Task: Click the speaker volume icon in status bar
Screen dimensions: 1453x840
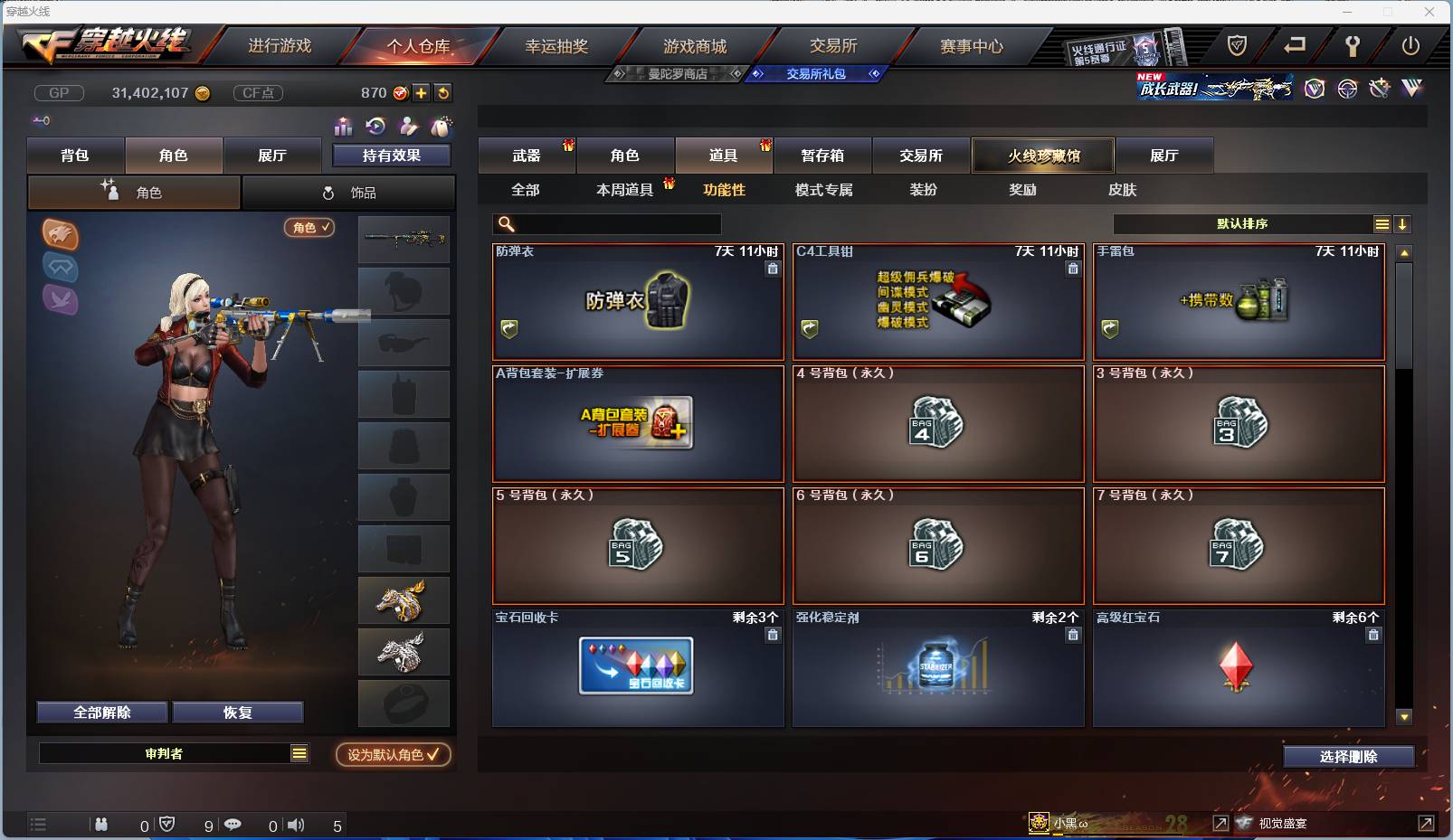Action: [x=297, y=825]
